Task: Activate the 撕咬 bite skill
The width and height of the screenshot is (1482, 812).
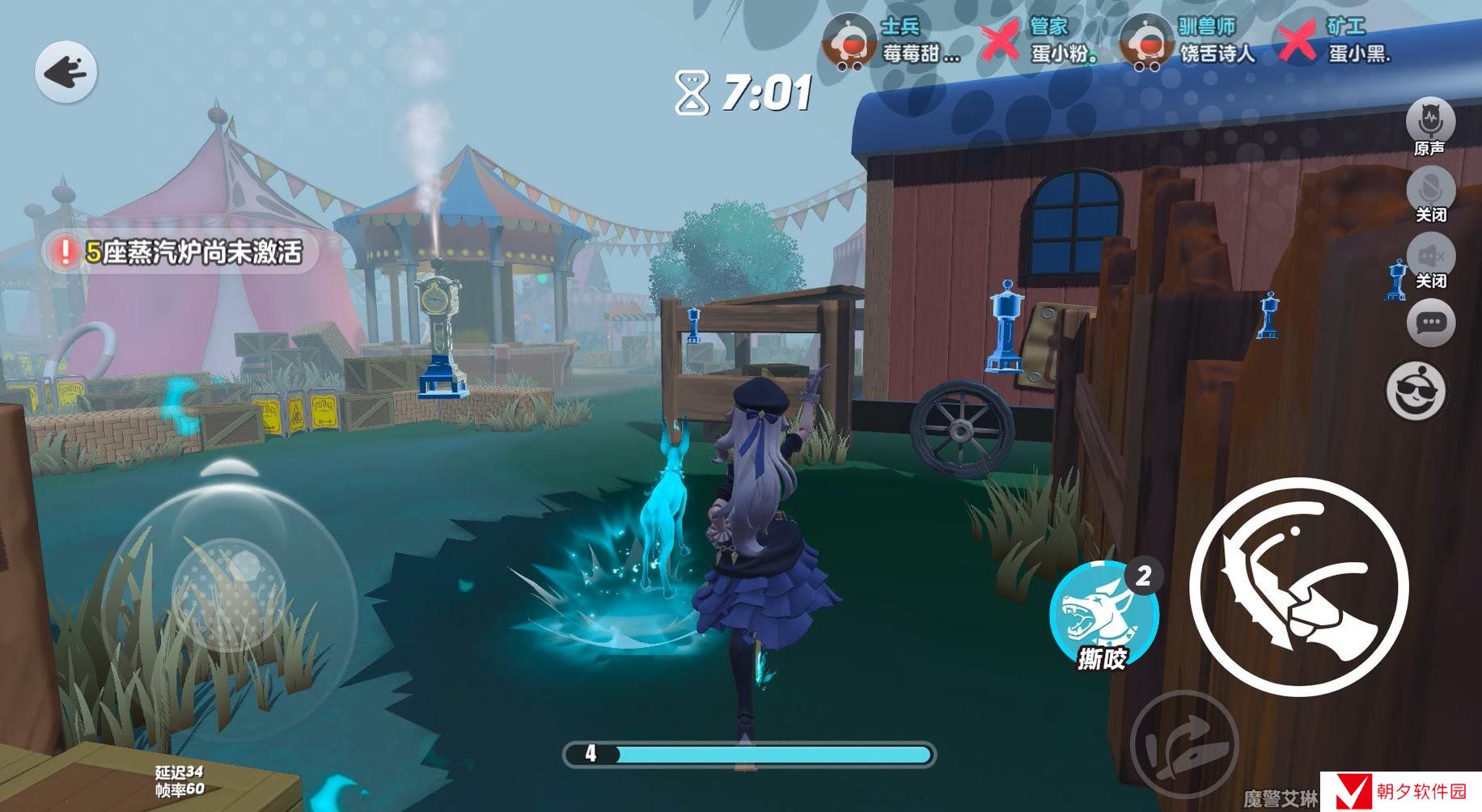Action: (x=1103, y=614)
